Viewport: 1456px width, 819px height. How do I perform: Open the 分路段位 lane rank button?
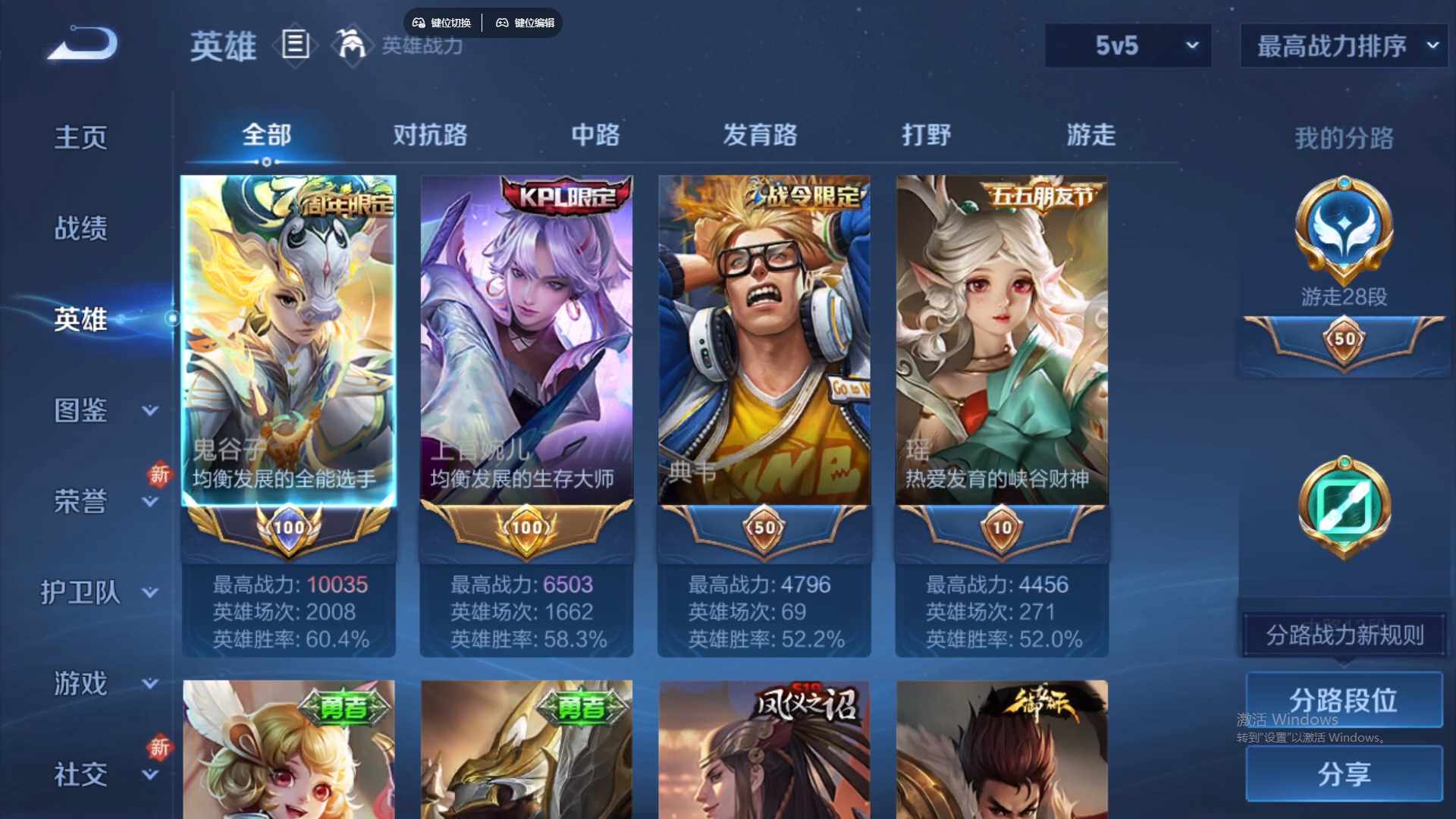[1344, 699]
